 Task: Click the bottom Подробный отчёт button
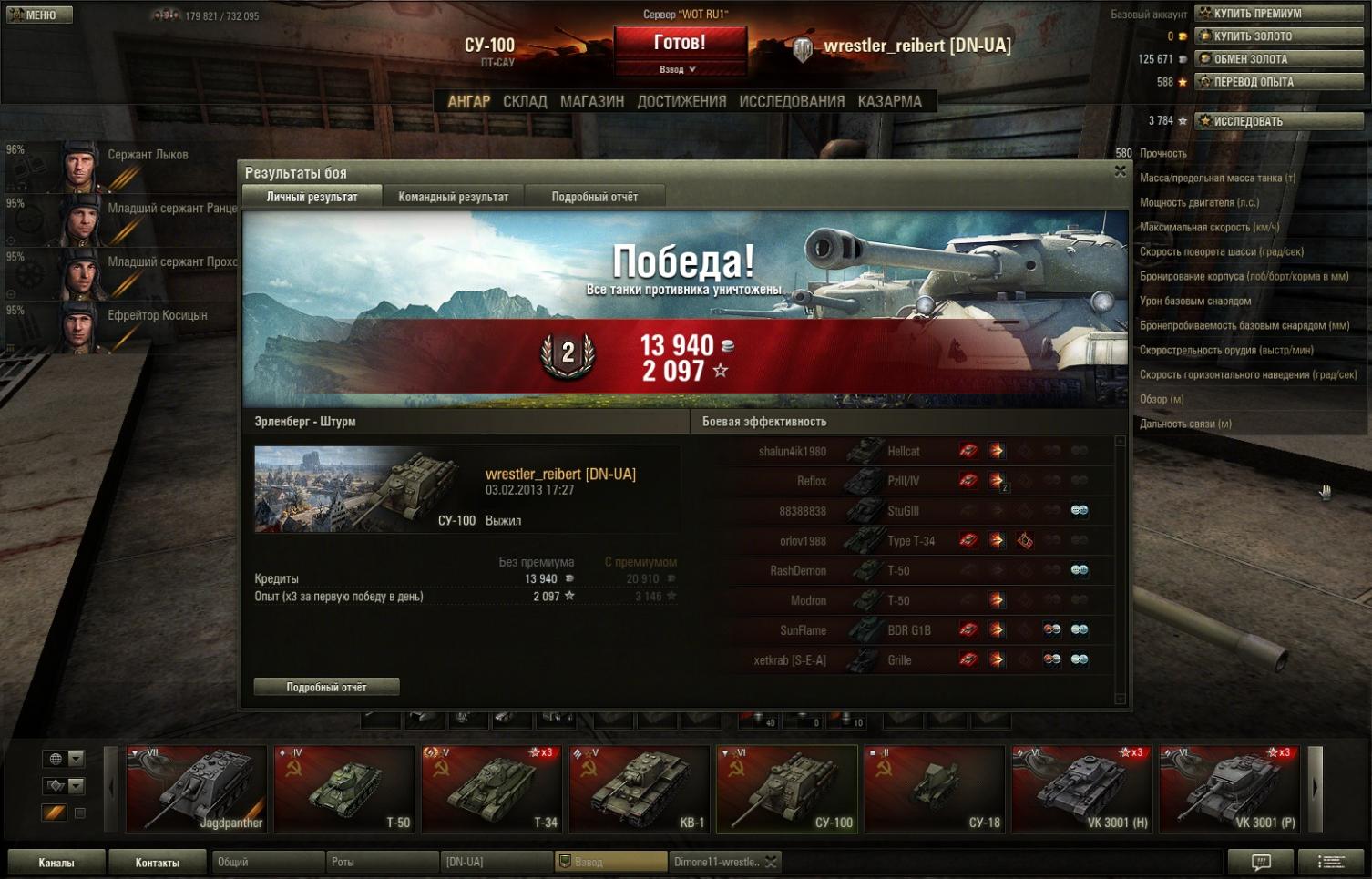coord(326,687)
